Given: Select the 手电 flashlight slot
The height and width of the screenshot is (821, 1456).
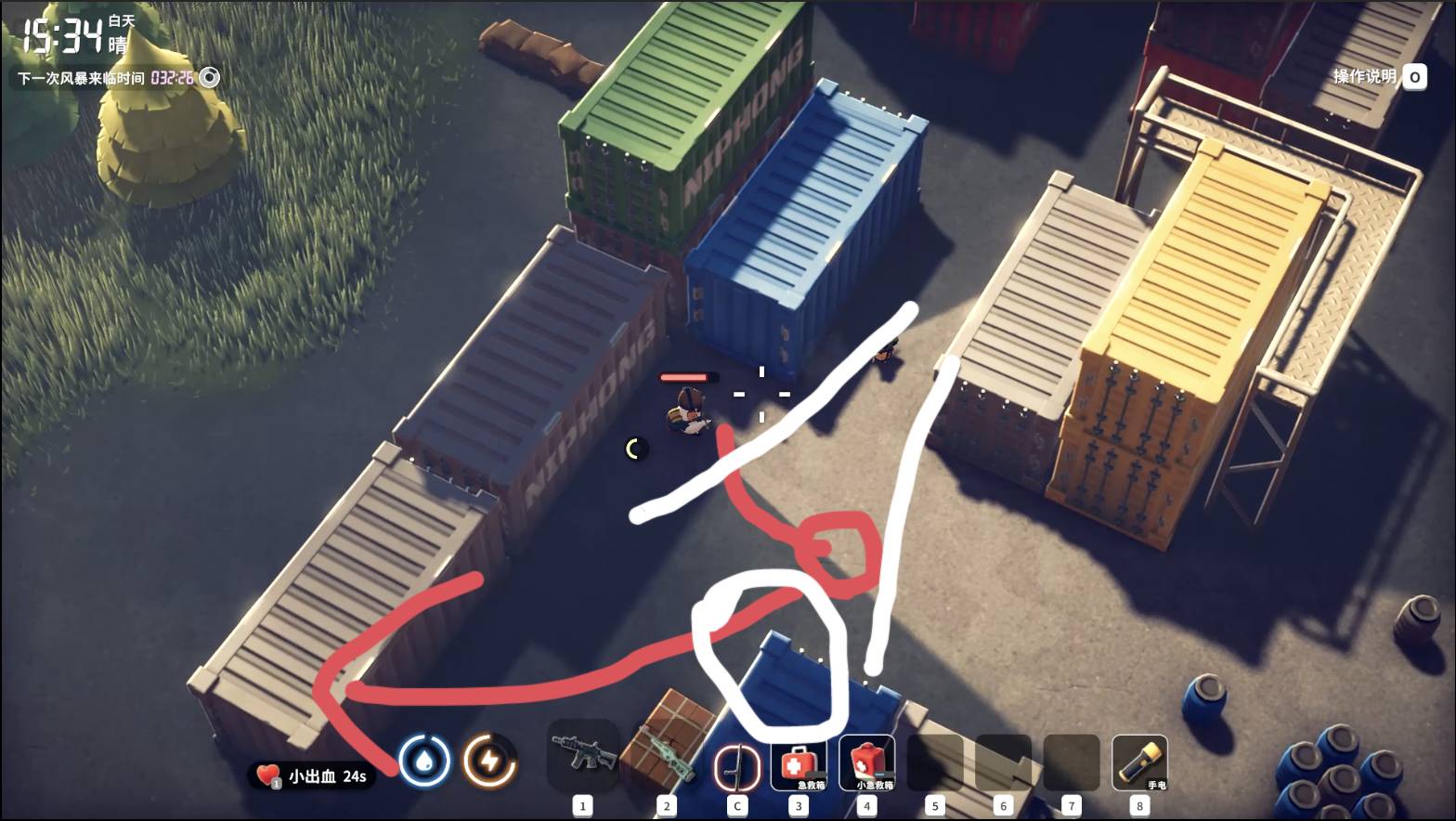Looking at the screenshot, I should (1139, 763).
